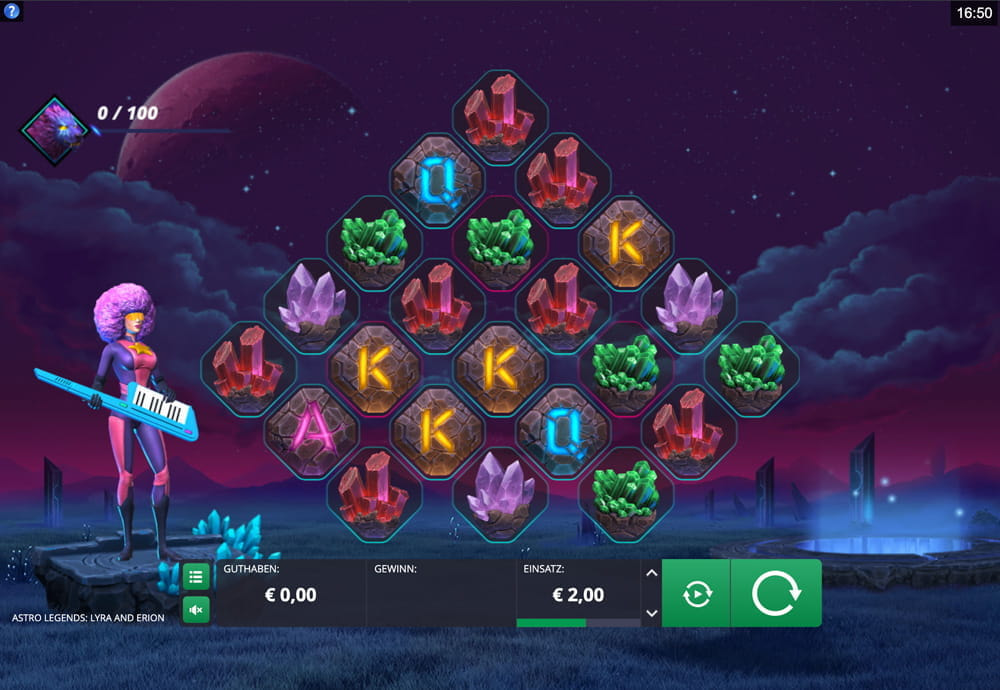Spin the reels with the large green button

(x=776, y=593)
